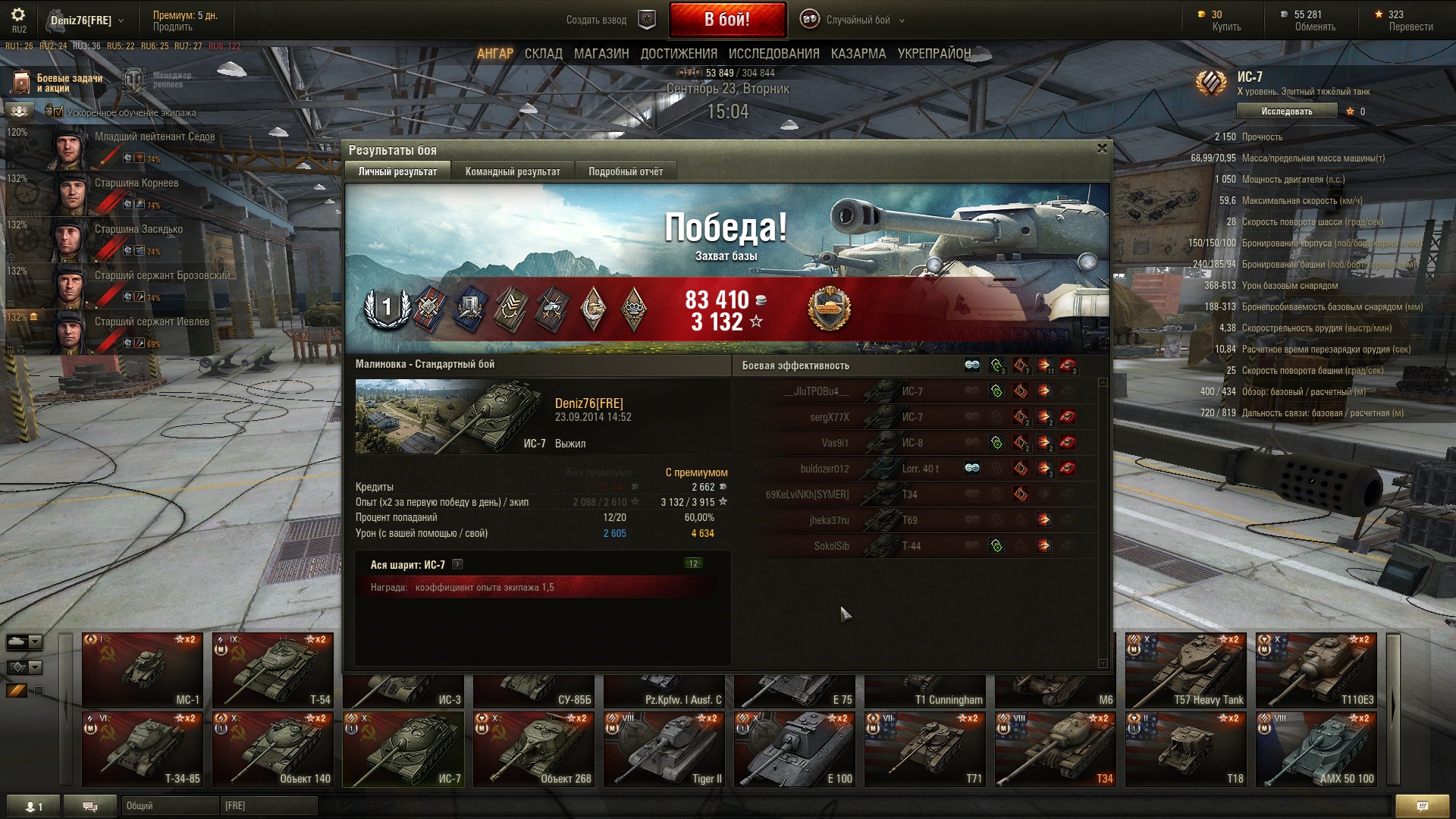Open the Подробный отчёт tab

click(x=625, y=171)
